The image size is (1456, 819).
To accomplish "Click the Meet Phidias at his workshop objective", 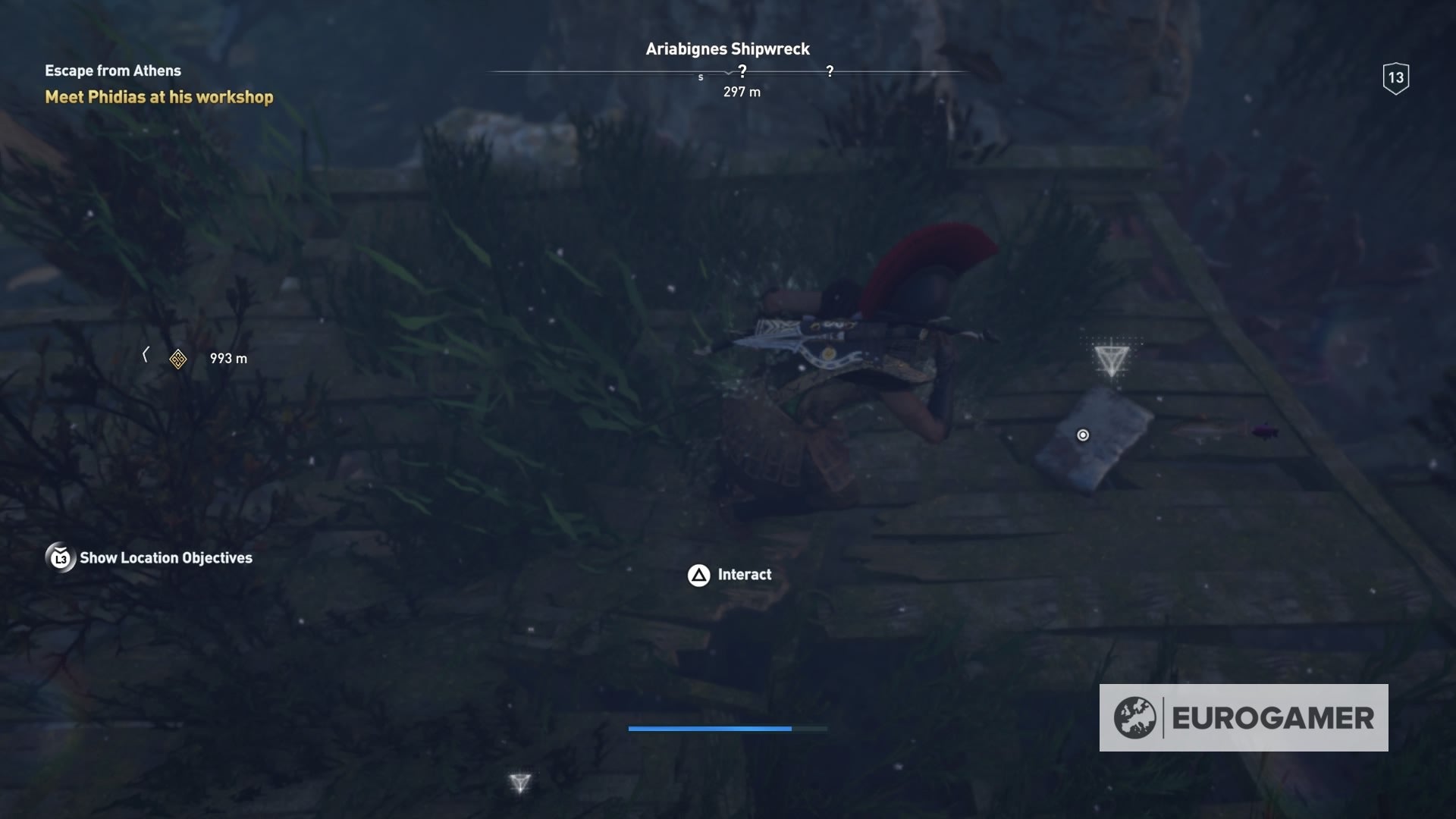I will [x=158, y=97].
